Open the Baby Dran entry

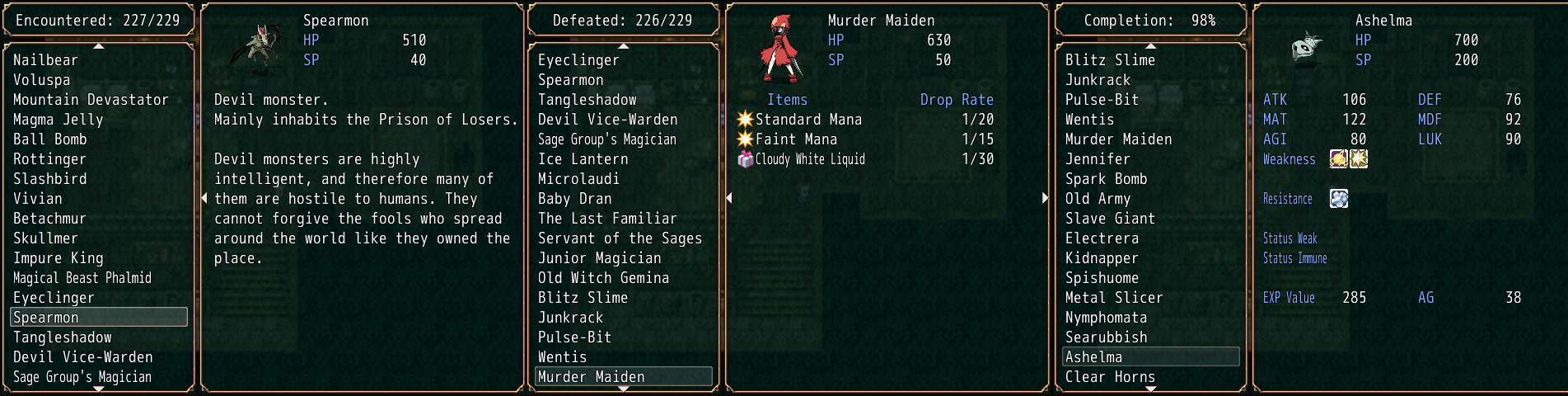pos(574,199)
